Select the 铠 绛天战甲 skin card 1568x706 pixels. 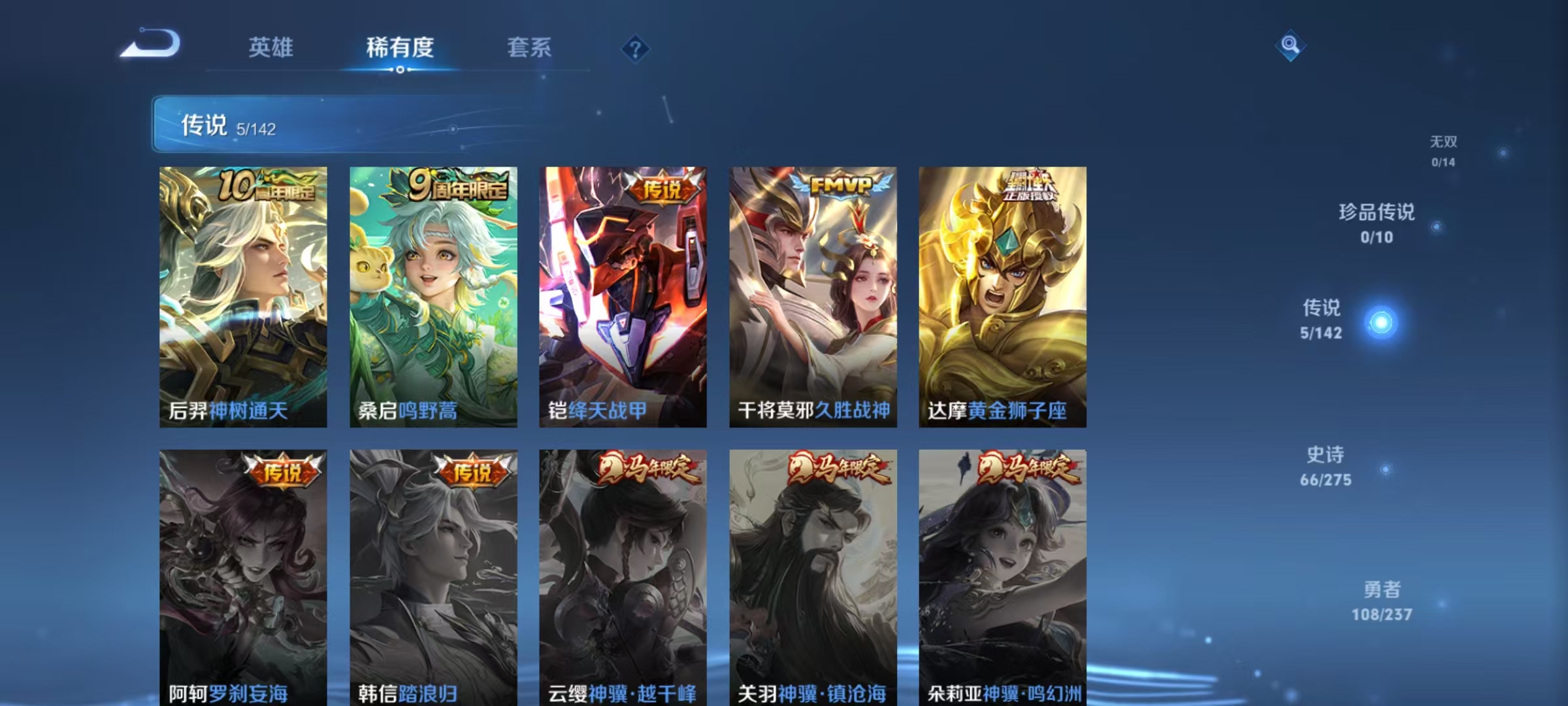click(622, 294)
